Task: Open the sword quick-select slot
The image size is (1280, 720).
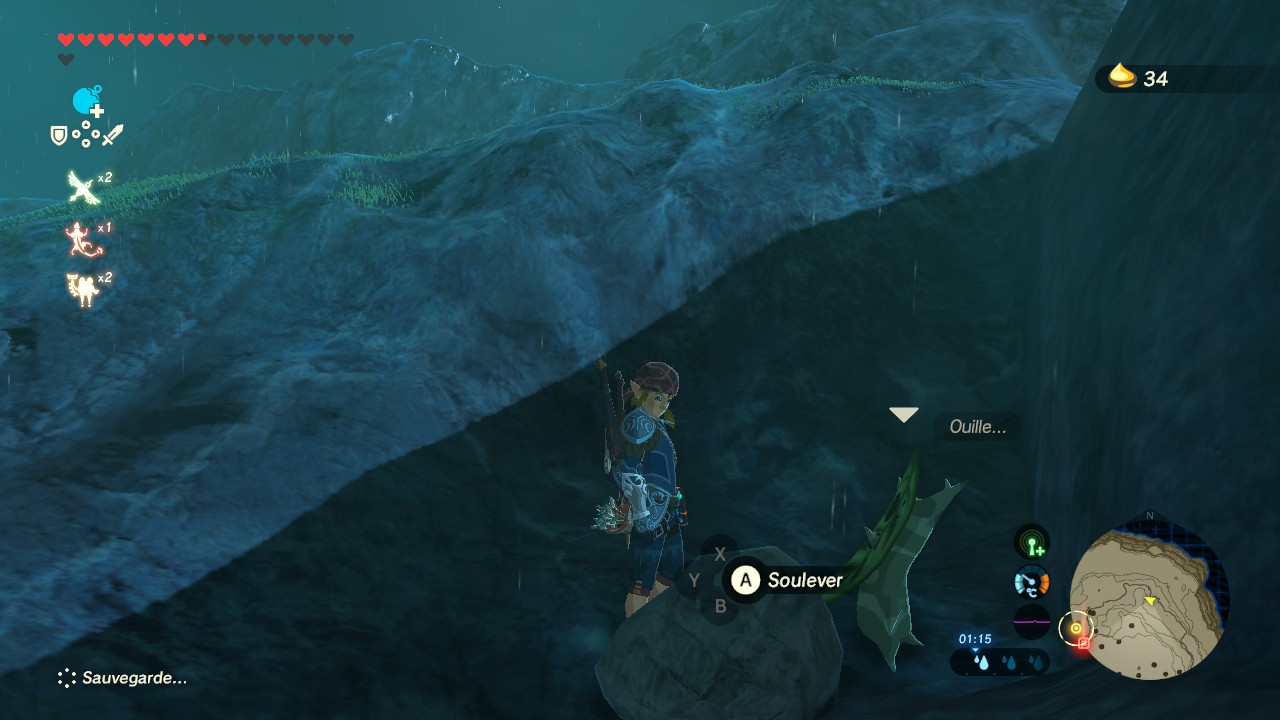Action: click(x=112, y=135)
